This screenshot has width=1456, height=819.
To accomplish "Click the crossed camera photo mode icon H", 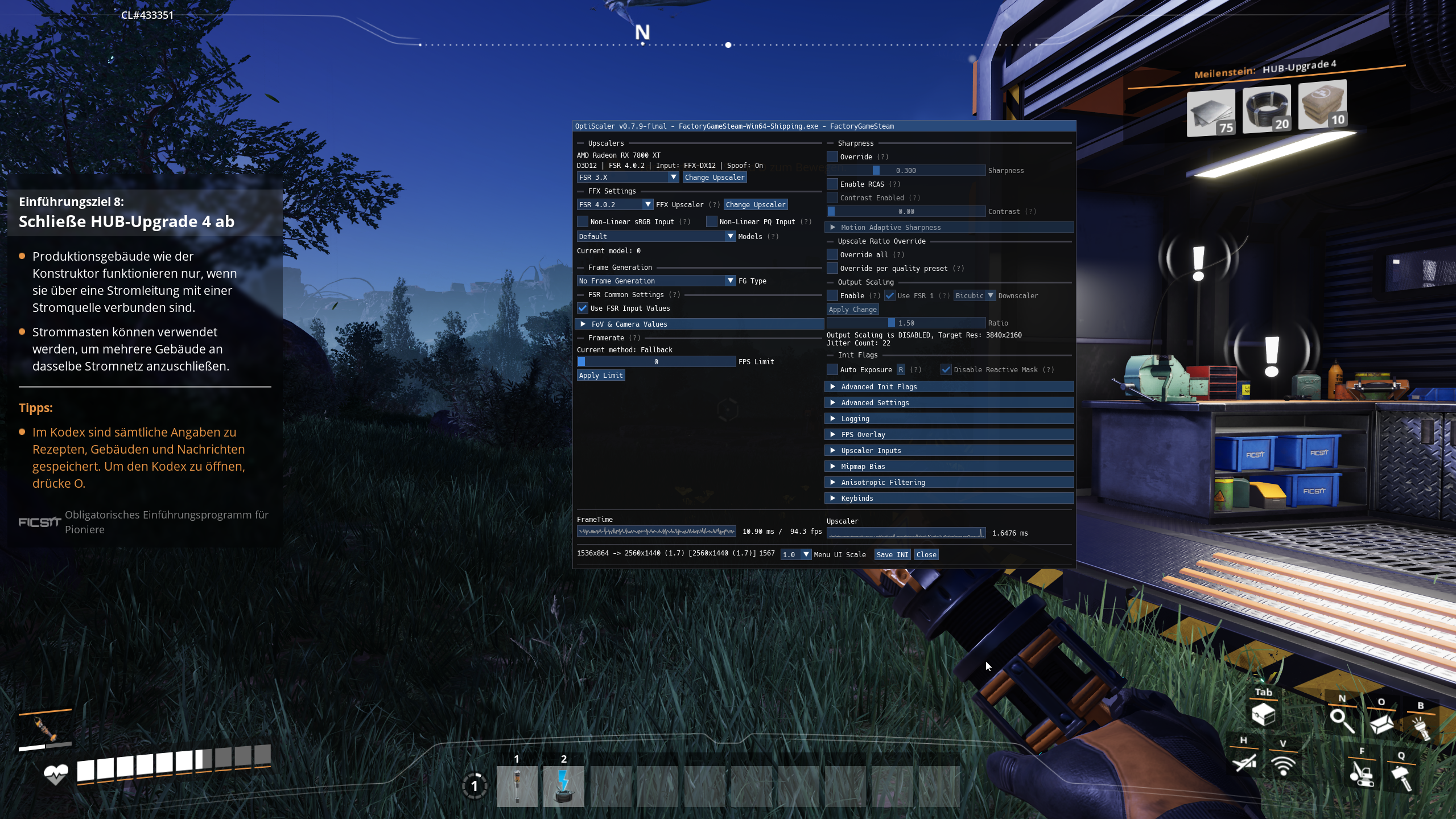I will [x=1244, y=766].
